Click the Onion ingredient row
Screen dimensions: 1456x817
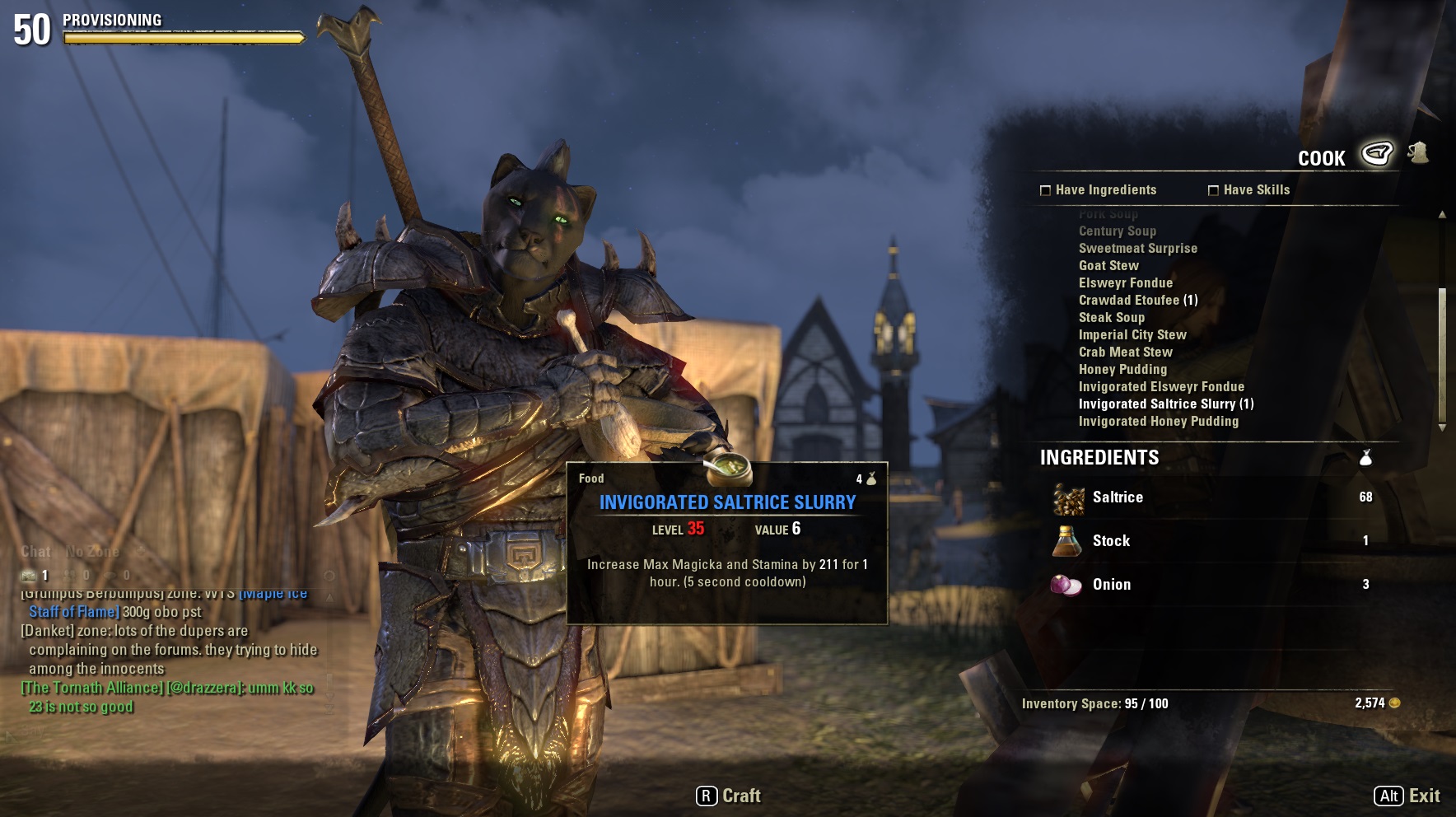1211,585
